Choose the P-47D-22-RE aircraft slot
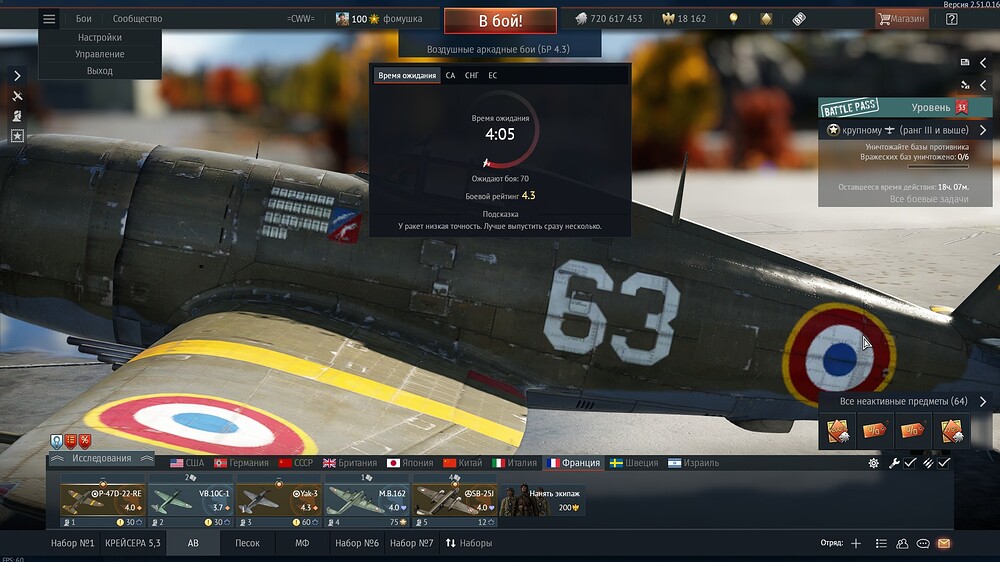 (x=102, y=500)
